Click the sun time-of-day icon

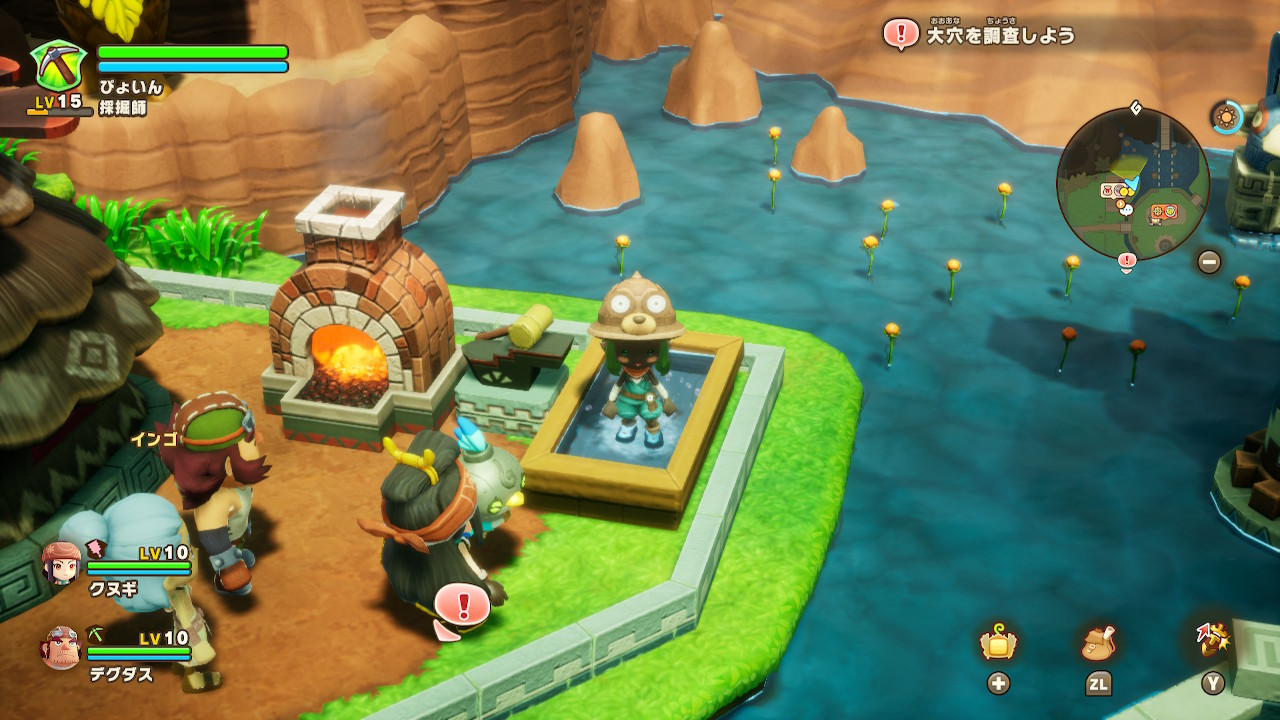pos(1226,117)
